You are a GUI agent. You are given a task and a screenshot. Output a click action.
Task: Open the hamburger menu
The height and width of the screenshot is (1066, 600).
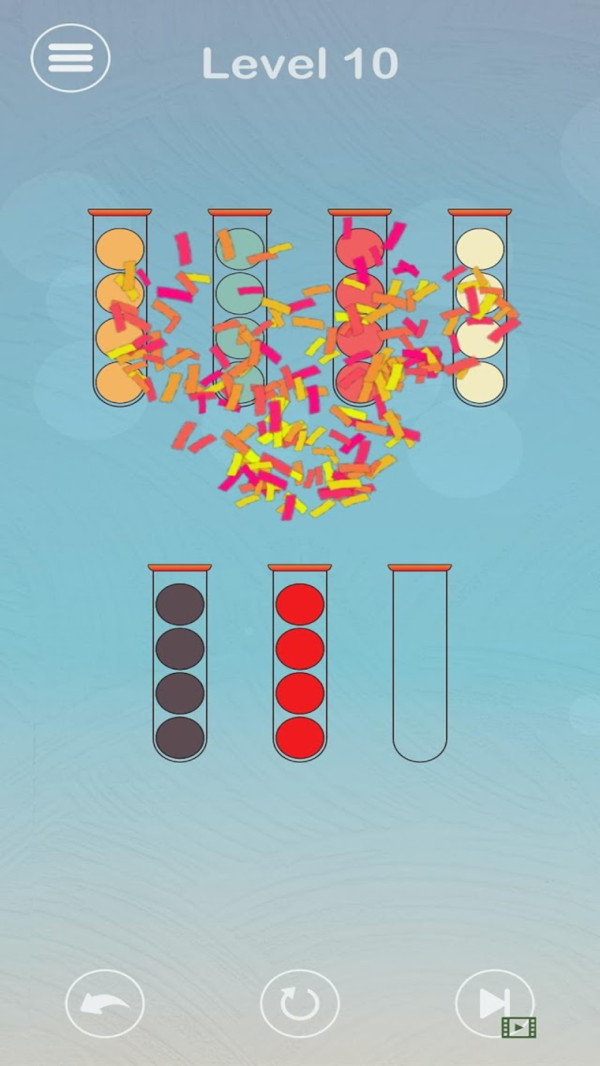pyautogui.click(x=70, y=59)
